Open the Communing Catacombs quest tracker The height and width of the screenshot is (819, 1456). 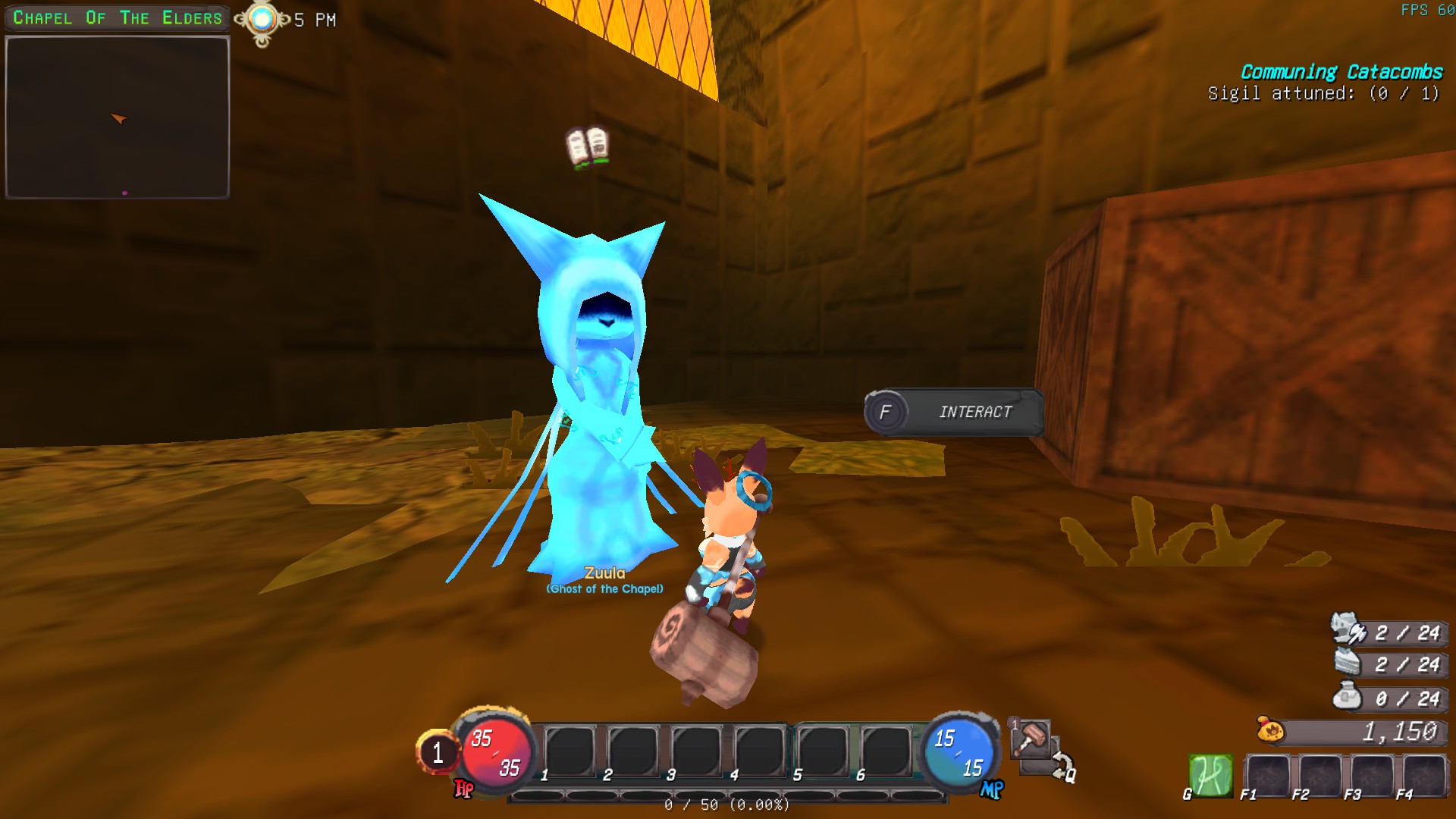[x=1341, y=72]
